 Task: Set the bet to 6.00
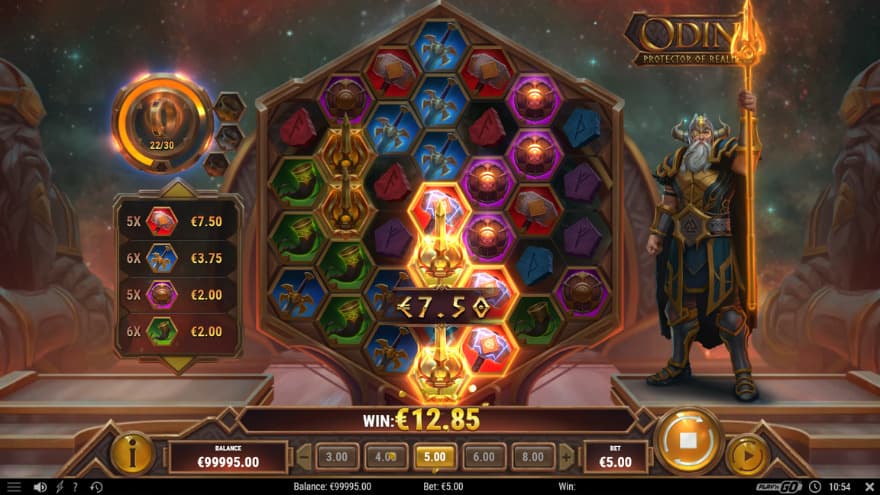click(483, 457)
